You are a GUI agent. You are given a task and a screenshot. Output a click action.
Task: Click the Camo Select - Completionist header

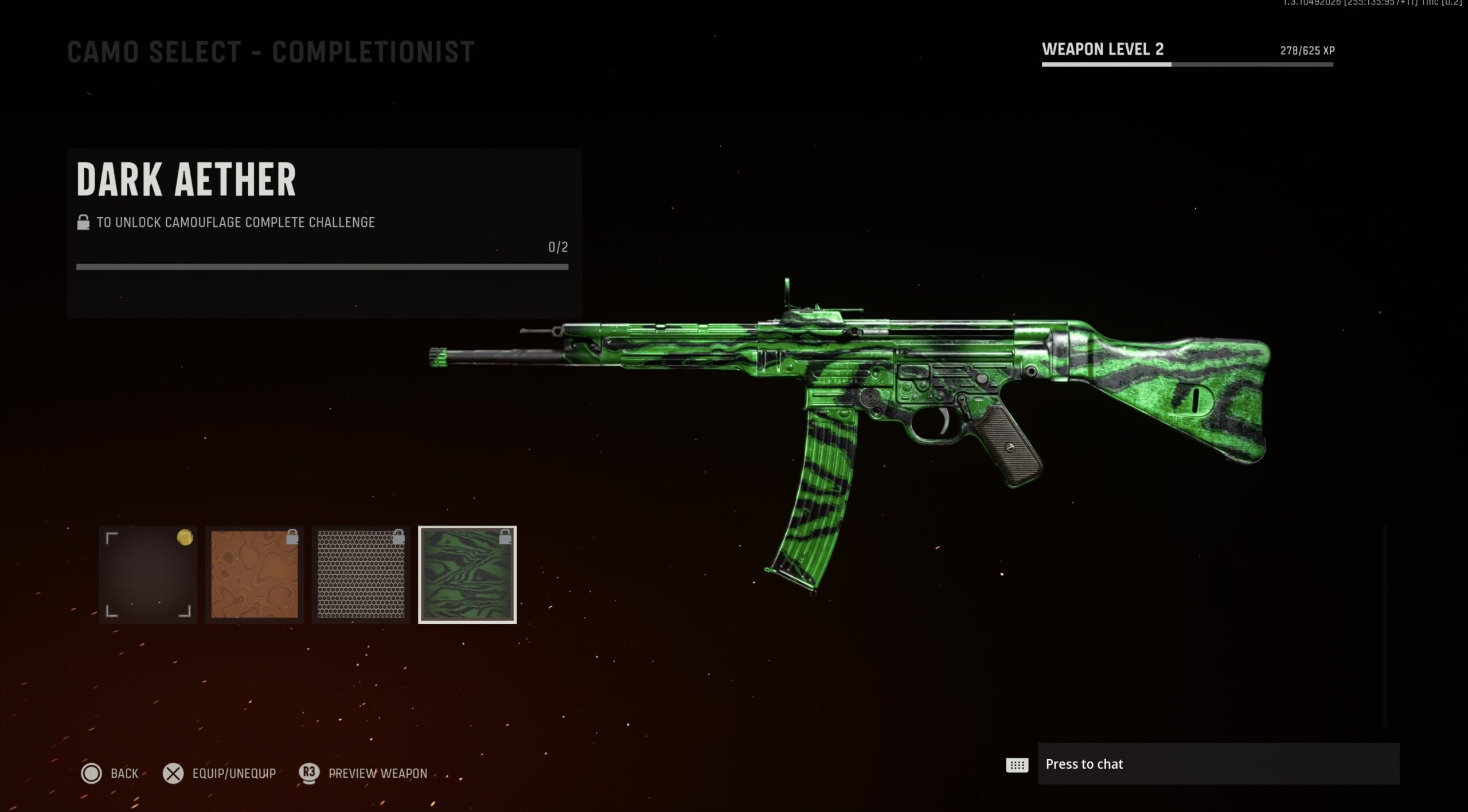click(x=270, y=52)
